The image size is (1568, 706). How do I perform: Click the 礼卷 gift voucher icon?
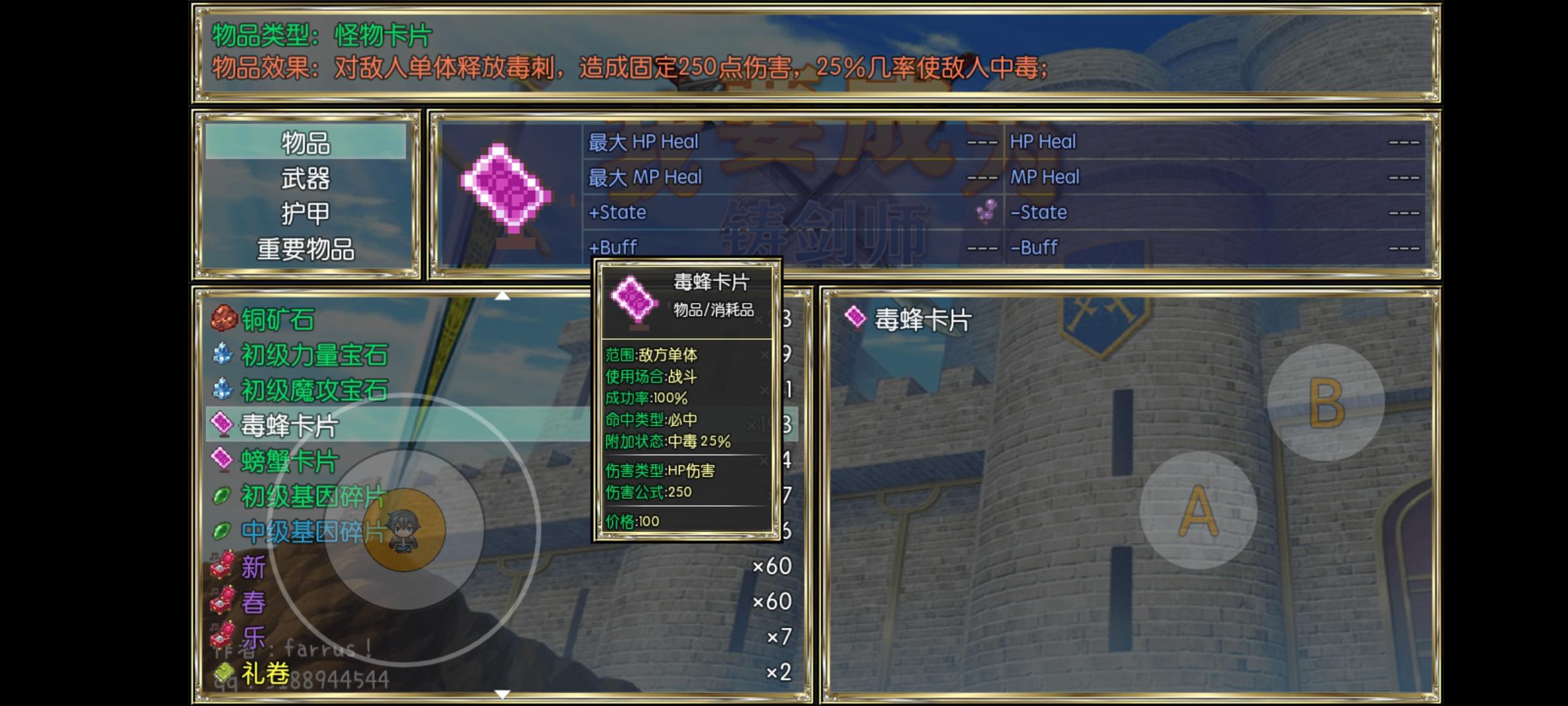(x=222, y=672)
